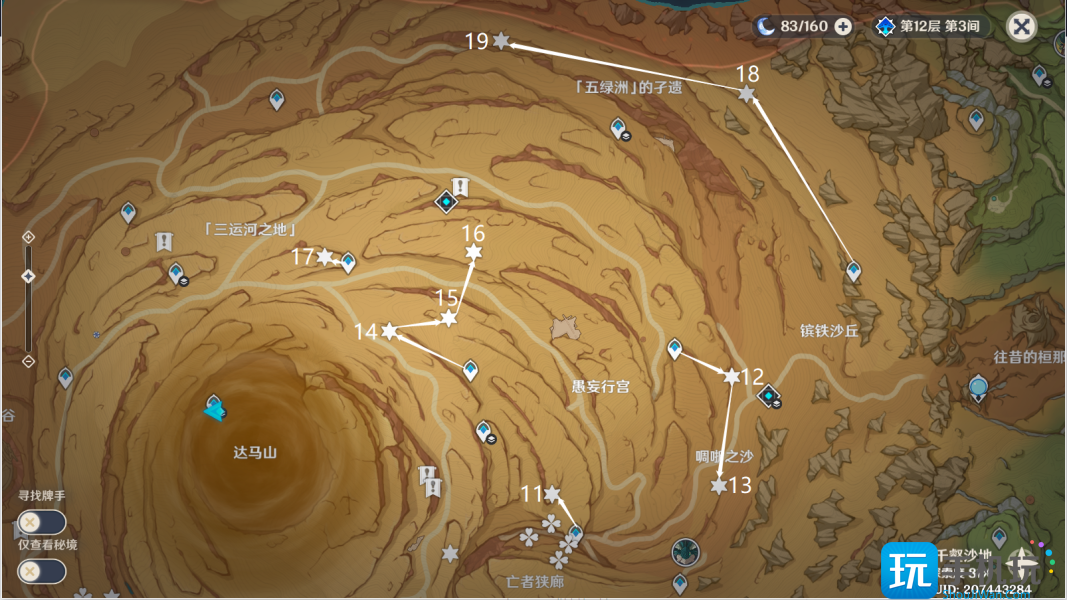This screenshot has height=600, width=1067.
Task: Select the teleport waypoint above 镔铁沙丘
Action: (853, 270)
